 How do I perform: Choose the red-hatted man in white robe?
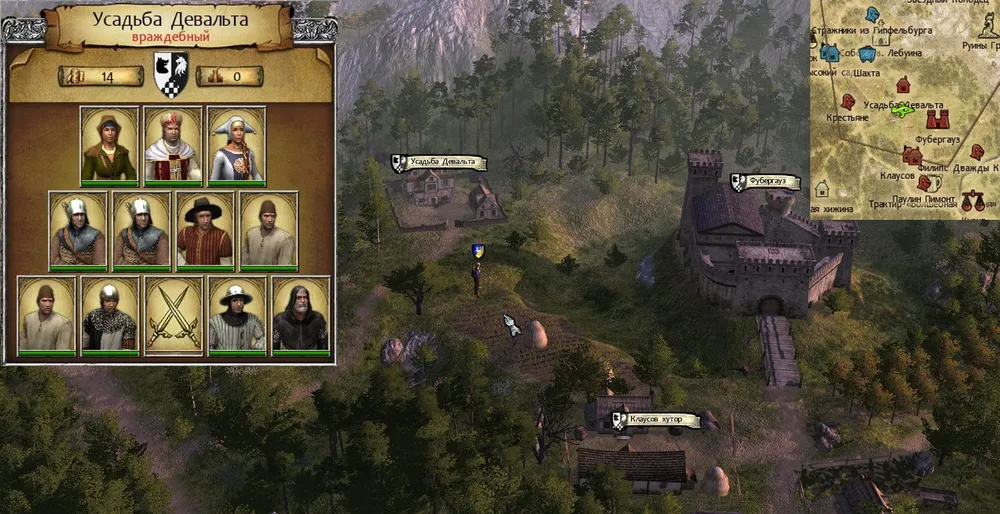click(x=173, y=145)
